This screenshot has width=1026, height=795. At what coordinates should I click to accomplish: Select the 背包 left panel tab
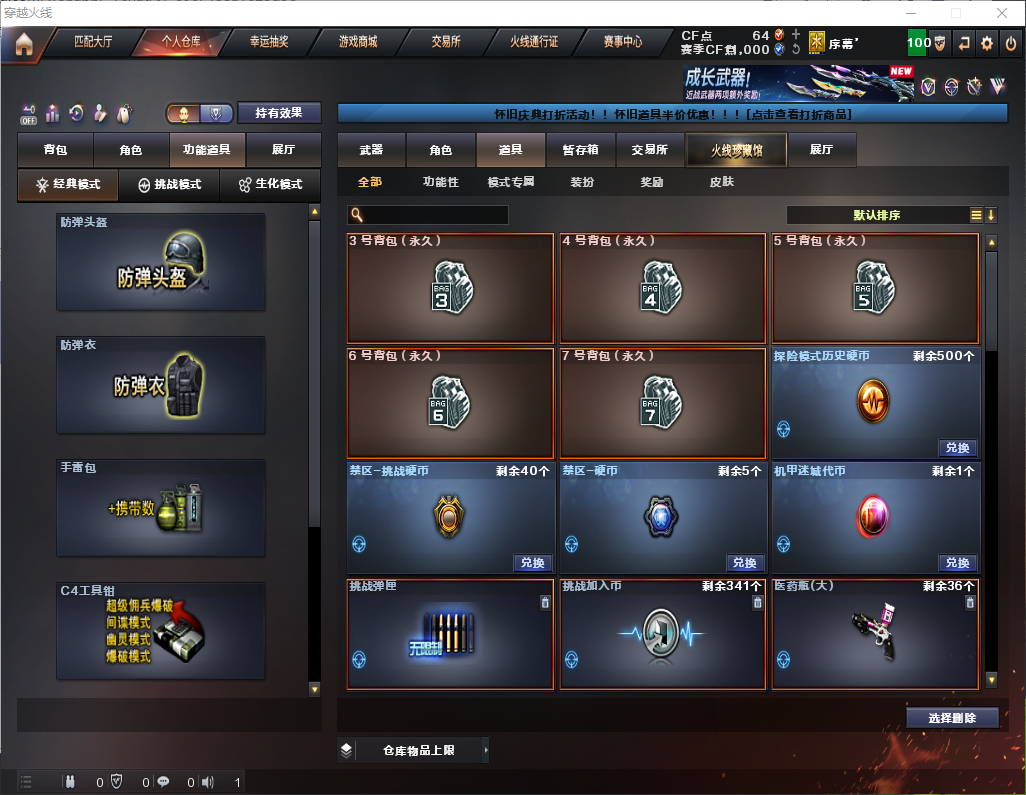coord(56,150)
